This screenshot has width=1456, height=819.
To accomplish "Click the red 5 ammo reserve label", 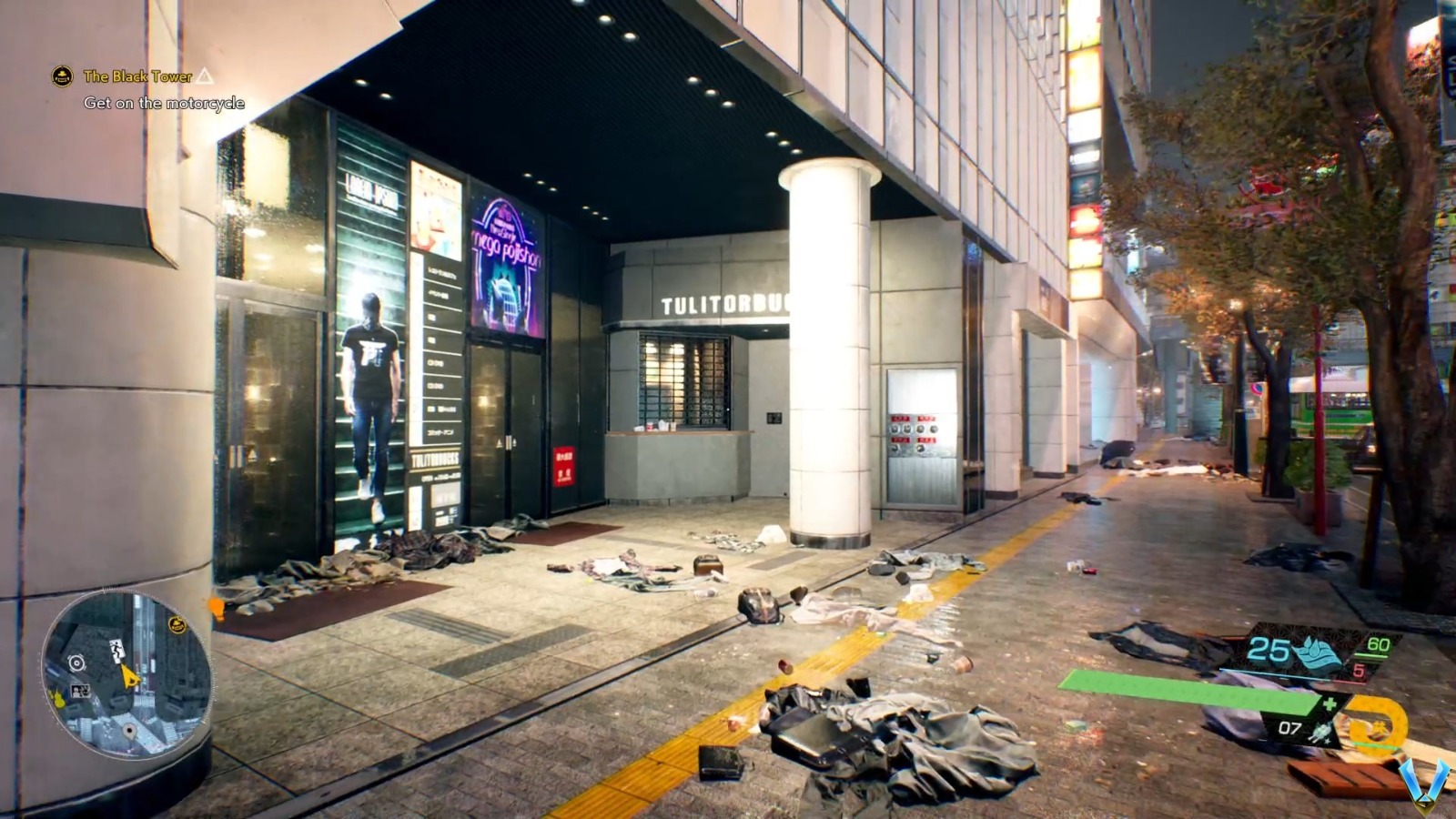I will pos(1360,669).
